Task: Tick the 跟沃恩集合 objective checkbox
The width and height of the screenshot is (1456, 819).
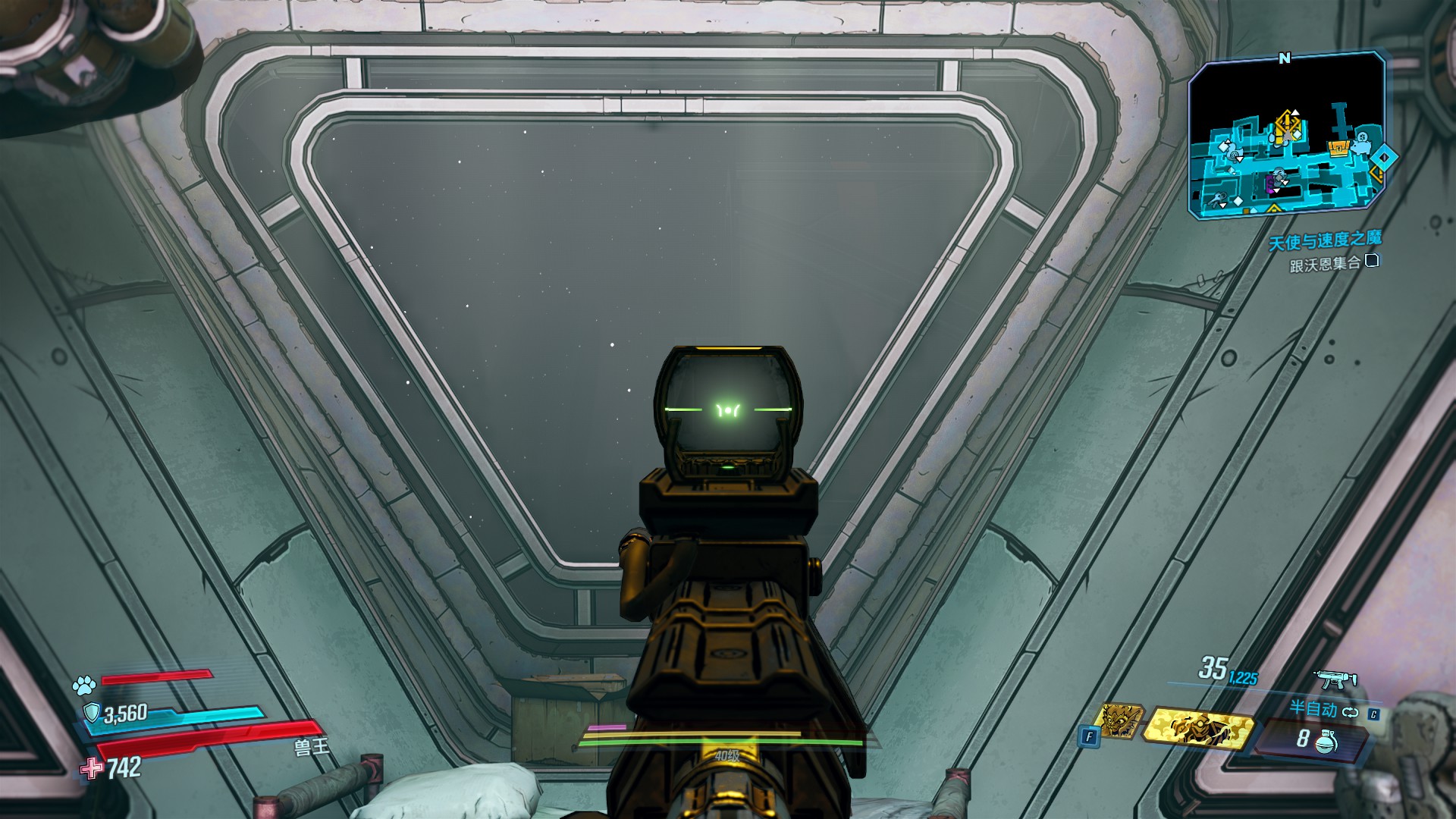Action: (1371, 261)
